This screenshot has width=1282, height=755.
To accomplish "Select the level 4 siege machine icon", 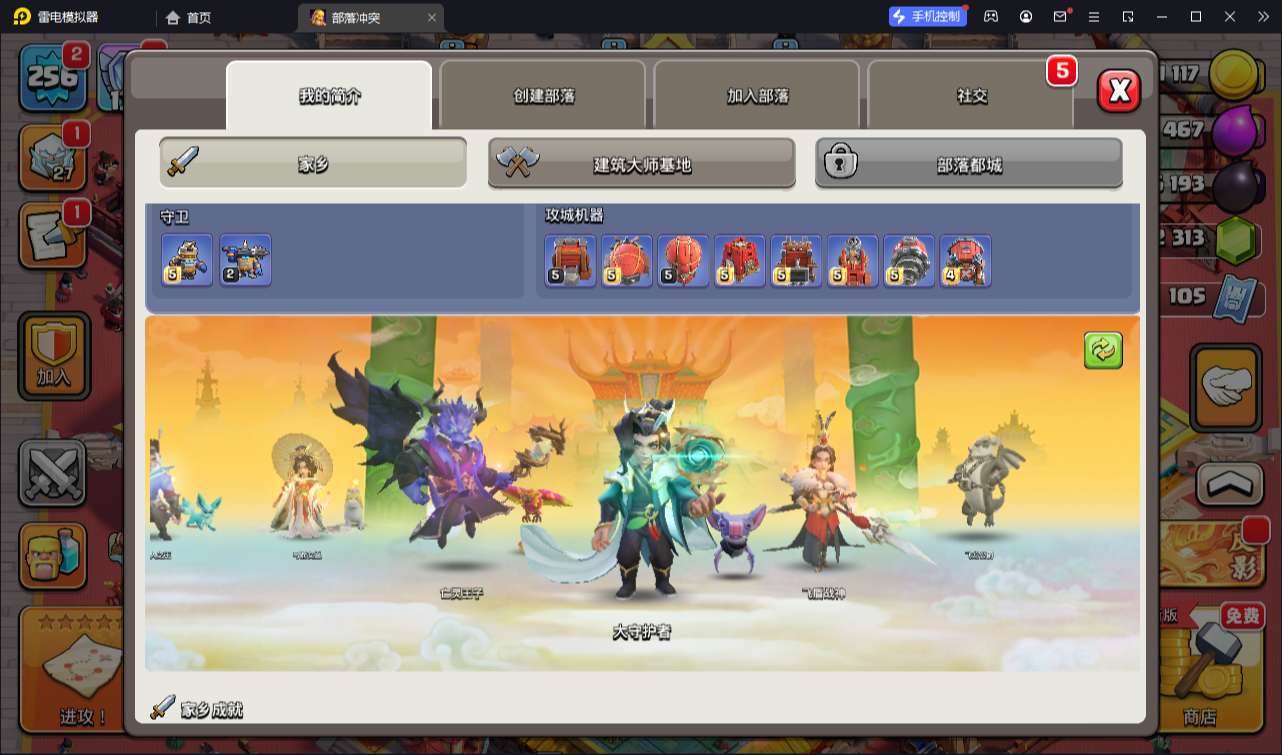I will [x=965, y=261].
